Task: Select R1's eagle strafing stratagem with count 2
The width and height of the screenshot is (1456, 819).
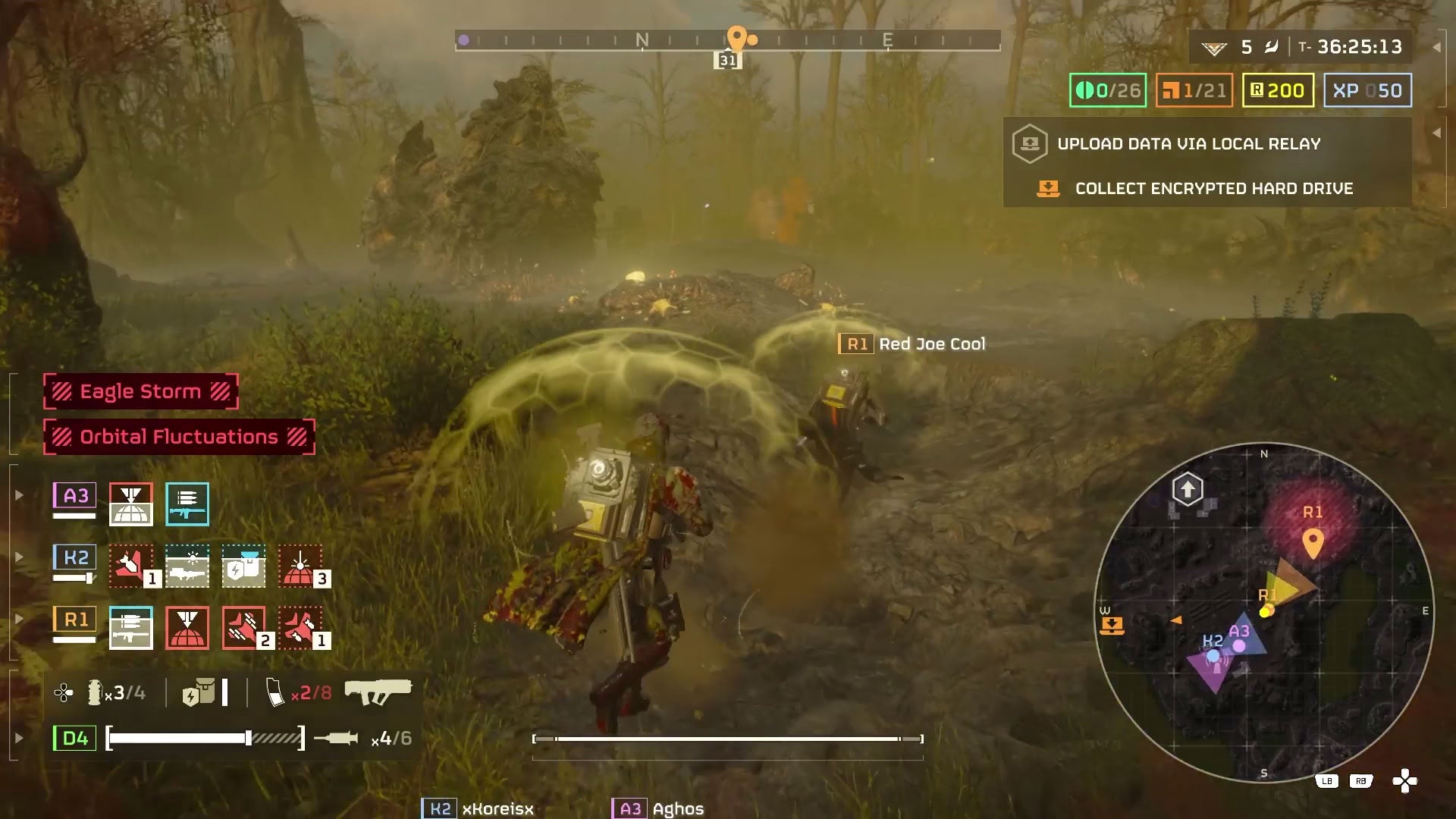Action: pyautogui.click(x=243, y=628)
